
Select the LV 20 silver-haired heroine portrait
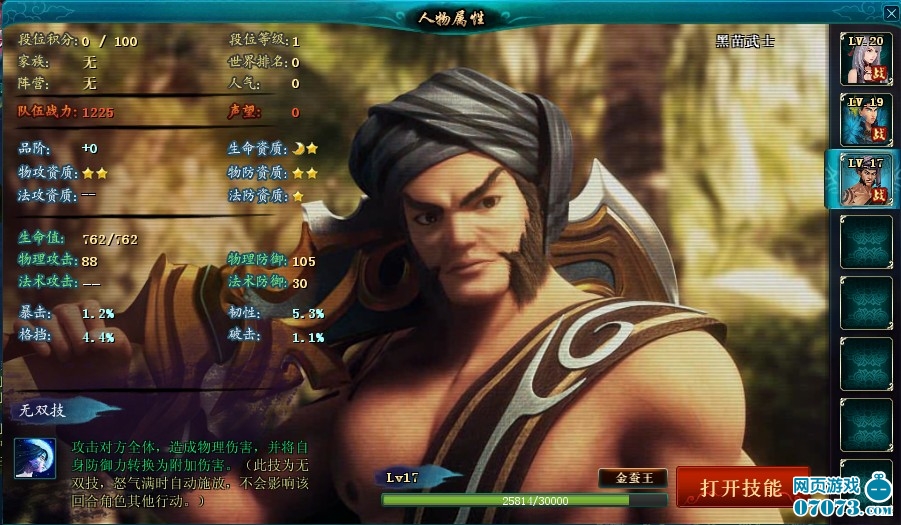[x=865, y=59]
